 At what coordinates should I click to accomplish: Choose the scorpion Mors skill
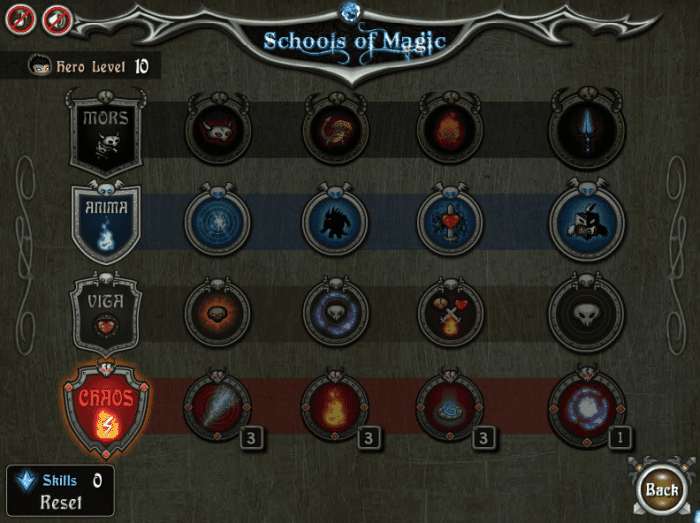pos(335,129)
